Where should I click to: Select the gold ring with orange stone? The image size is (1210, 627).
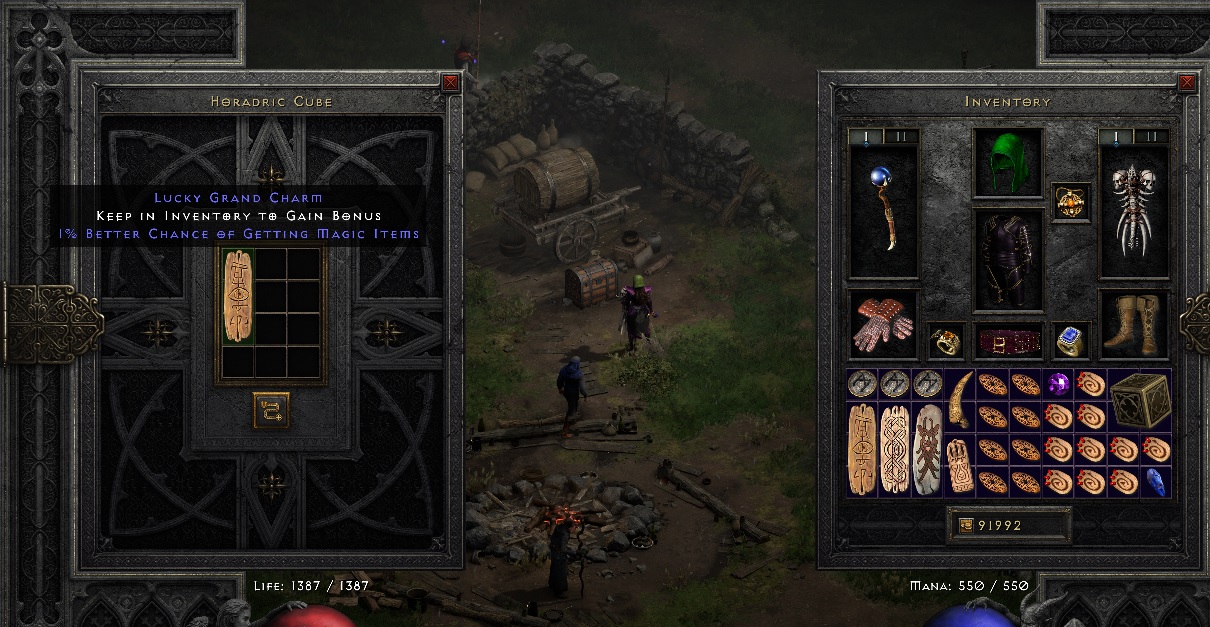[945, 342]
